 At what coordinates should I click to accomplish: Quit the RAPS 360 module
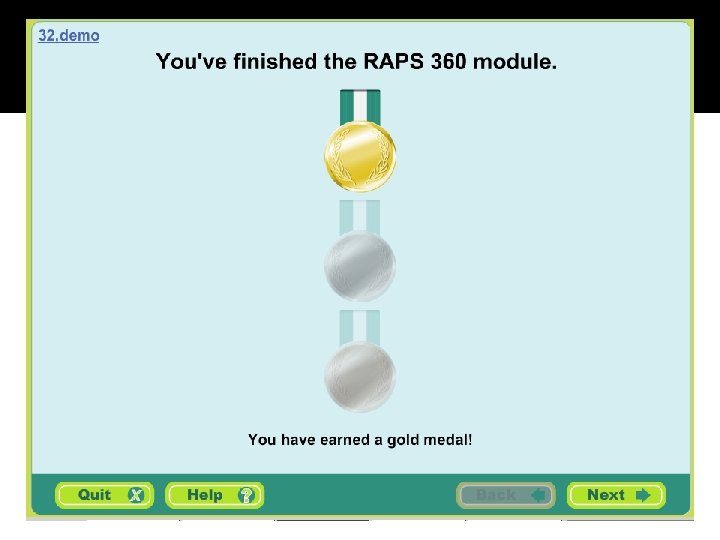105,495
